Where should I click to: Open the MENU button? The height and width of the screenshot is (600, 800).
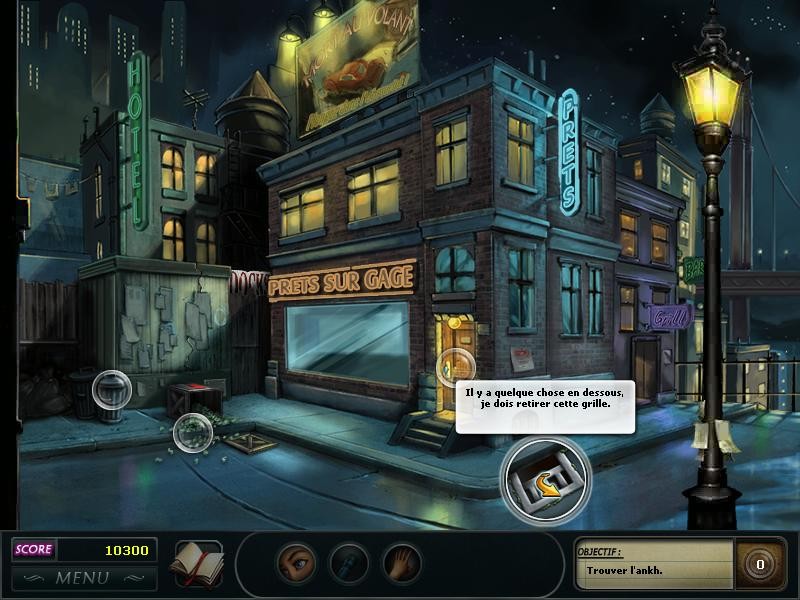click(83, 578)
